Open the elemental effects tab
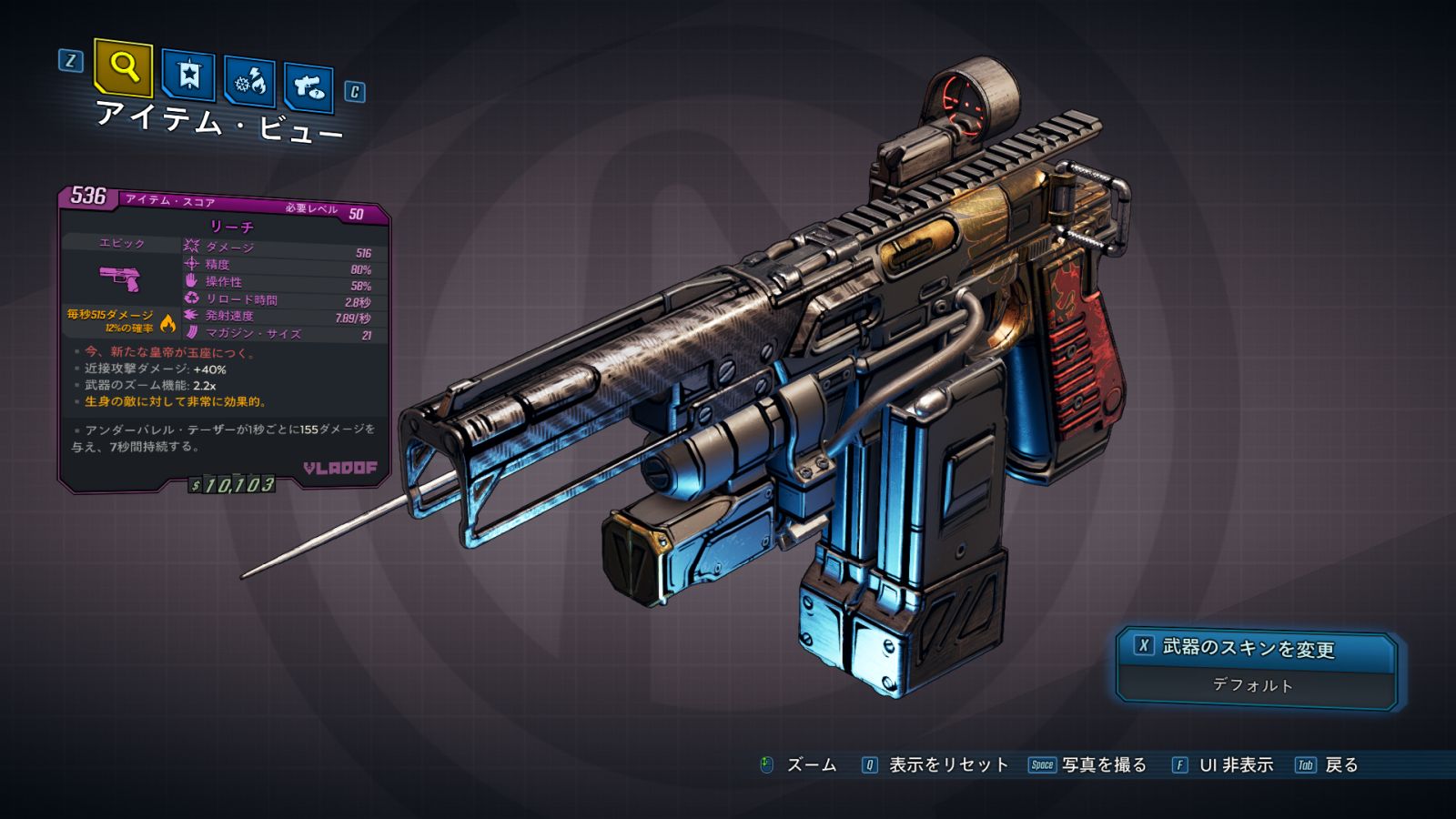 pos(250,83)
